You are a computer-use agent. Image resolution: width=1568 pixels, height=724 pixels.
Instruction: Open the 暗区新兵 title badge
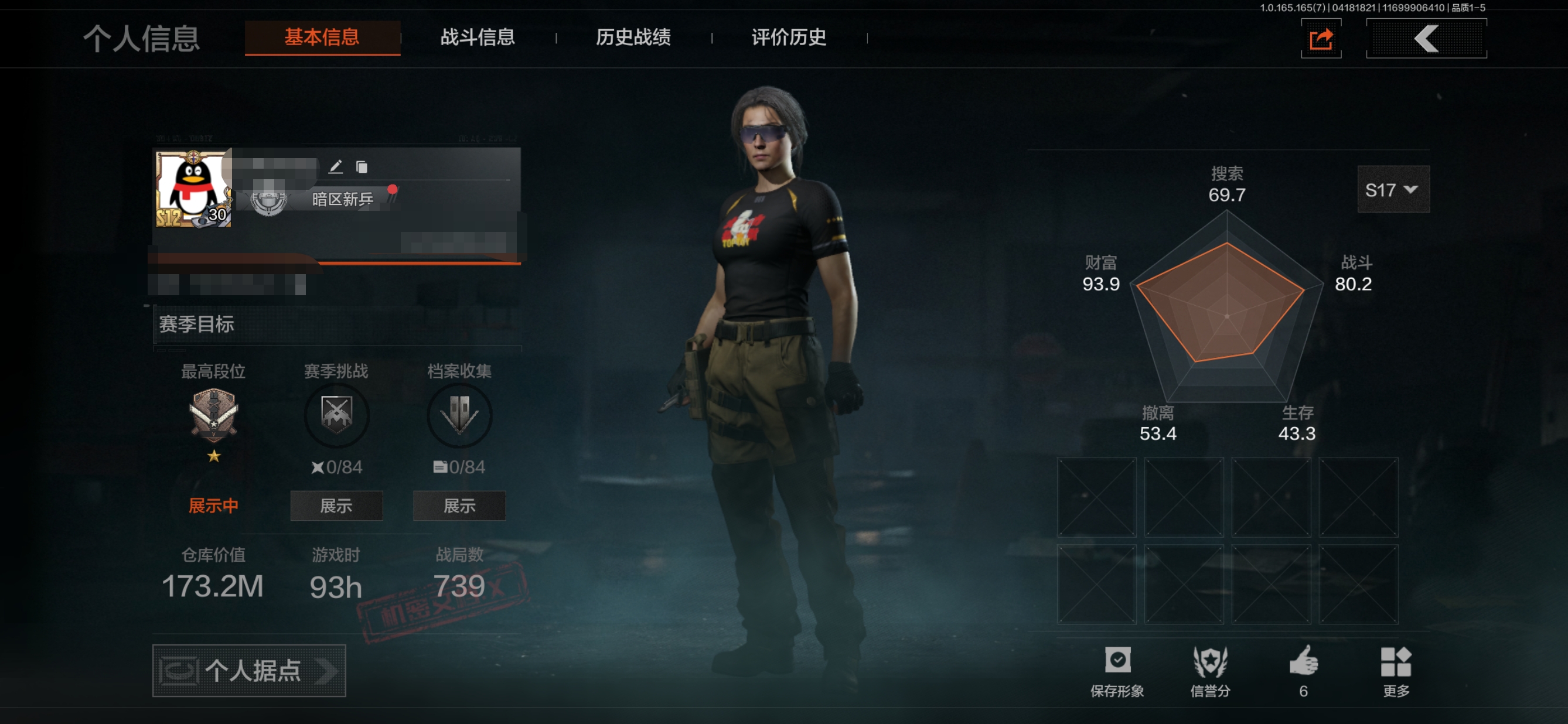coord(342,199)
